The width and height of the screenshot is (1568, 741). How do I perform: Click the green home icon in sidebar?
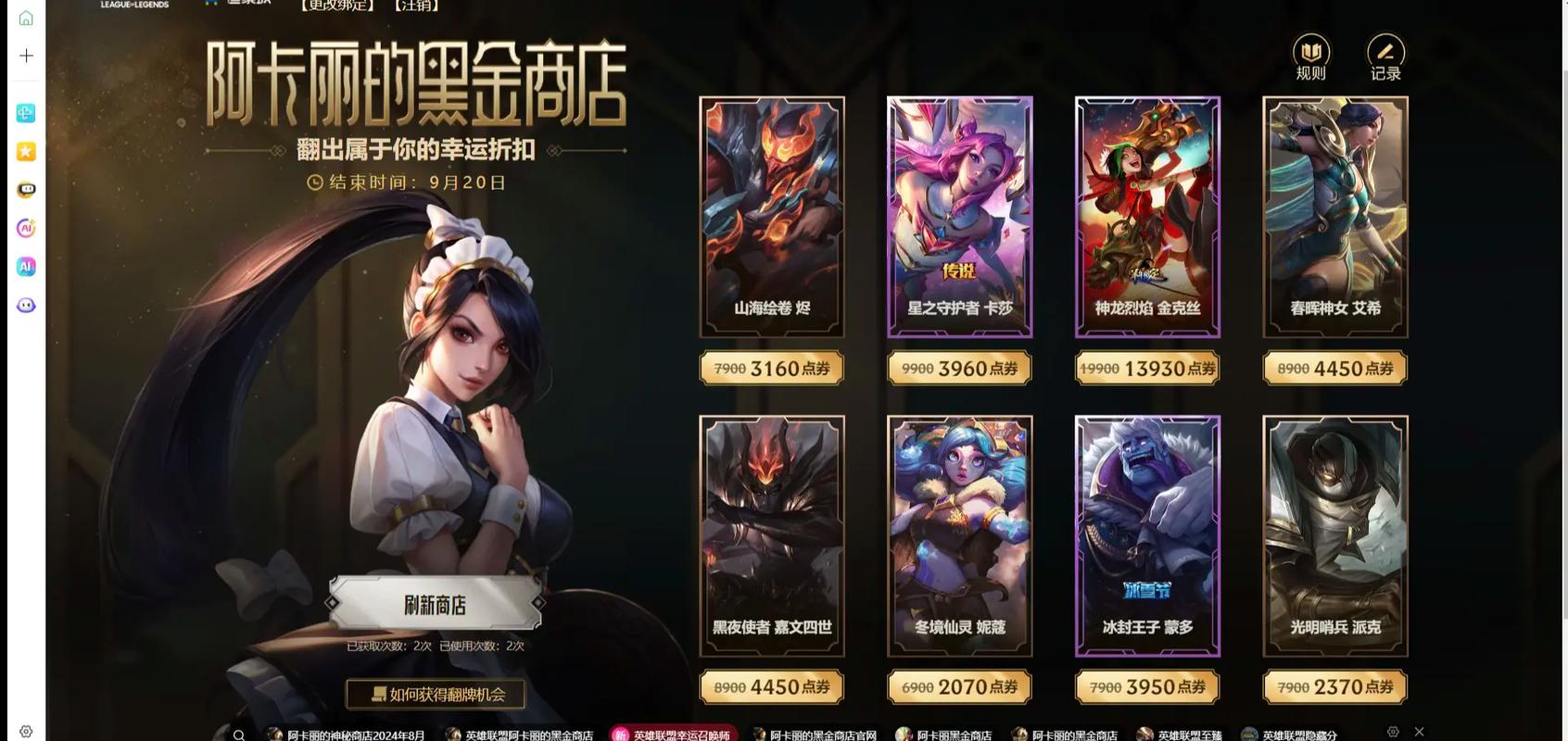click(x=25, y=16)
